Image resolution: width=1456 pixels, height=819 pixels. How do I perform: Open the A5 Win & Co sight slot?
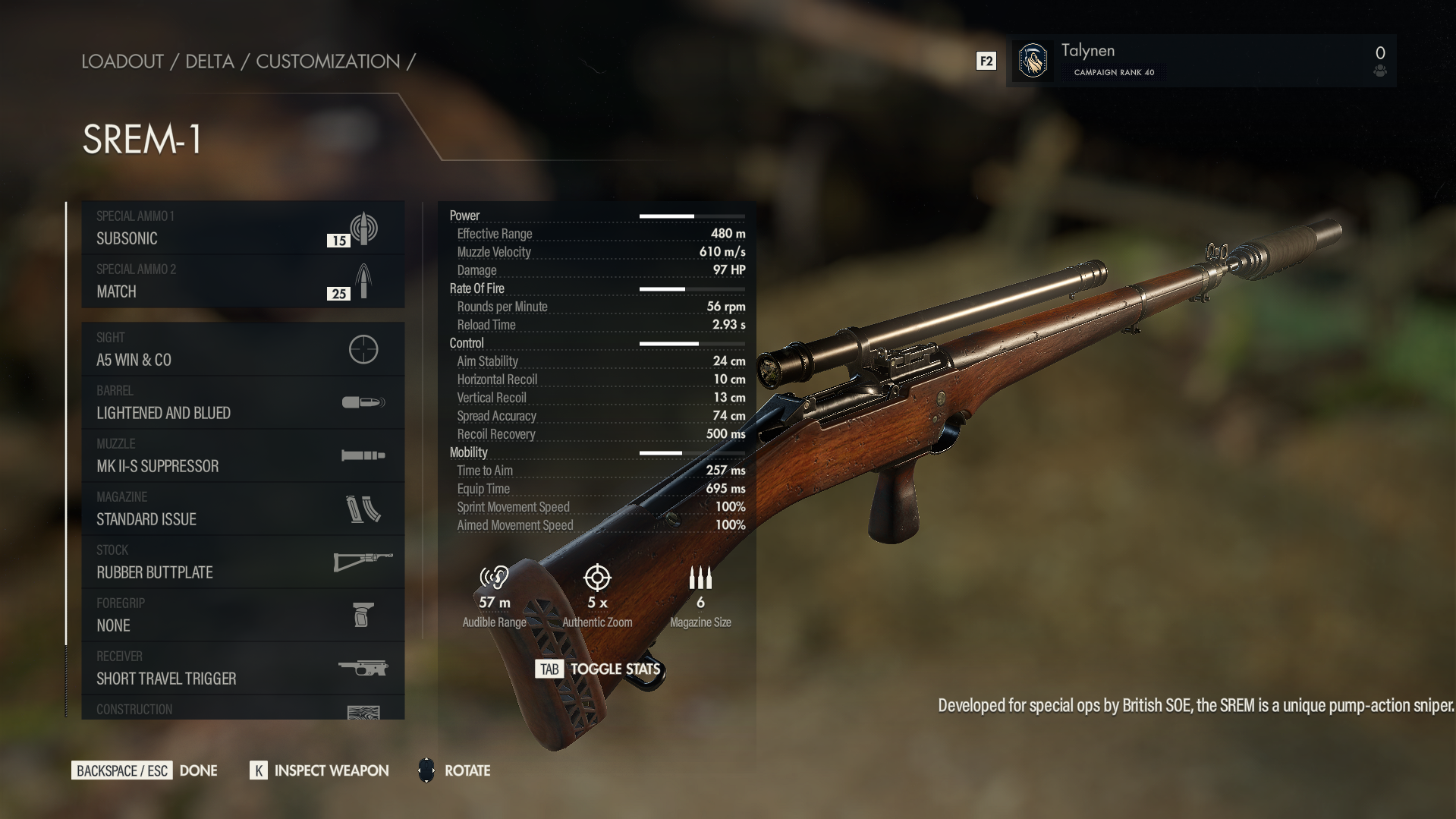243,349
